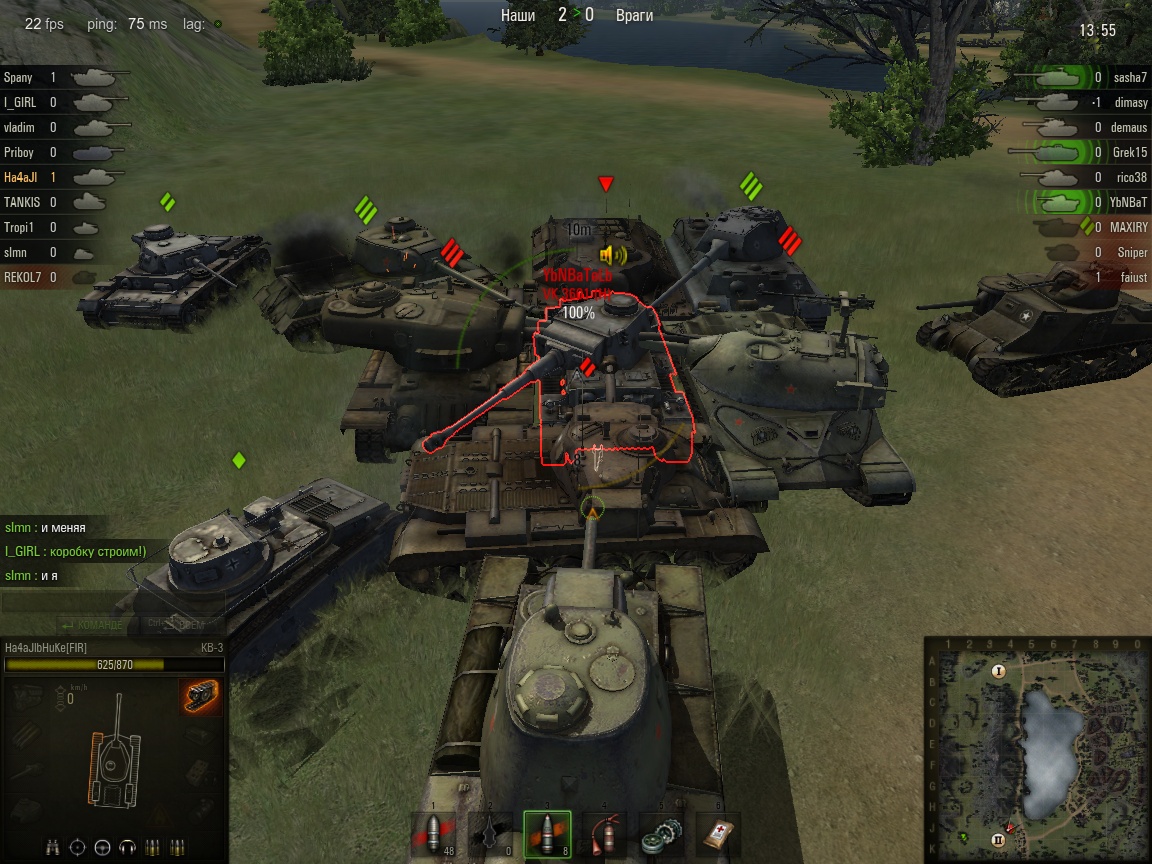This screenshot has height=864, width=1152.
Task: Click the headphones radio operator icon
Action: 127,847
